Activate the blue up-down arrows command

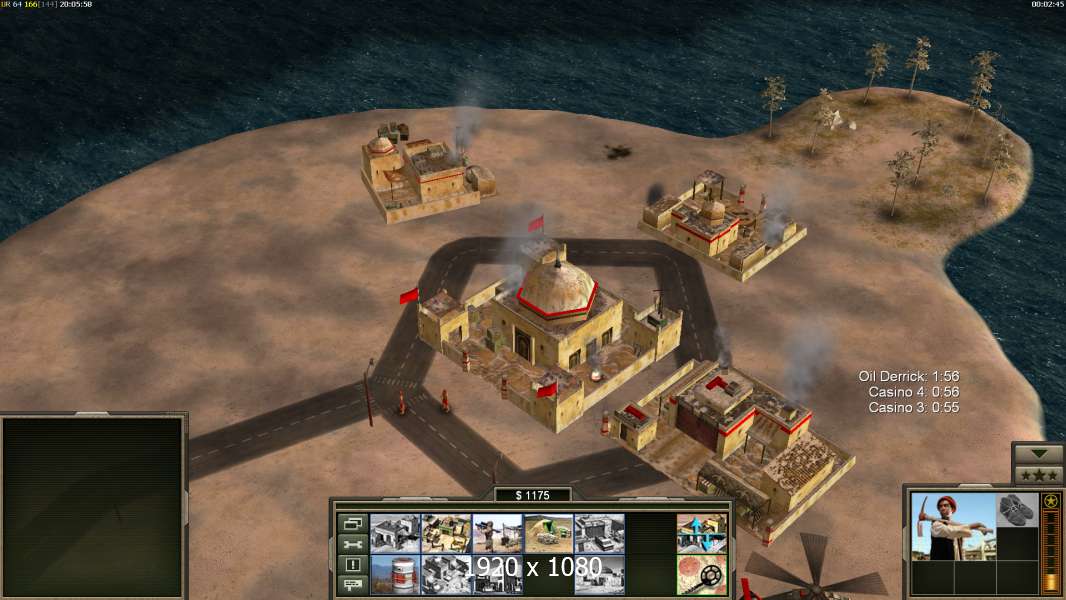(x=701, y=533)
